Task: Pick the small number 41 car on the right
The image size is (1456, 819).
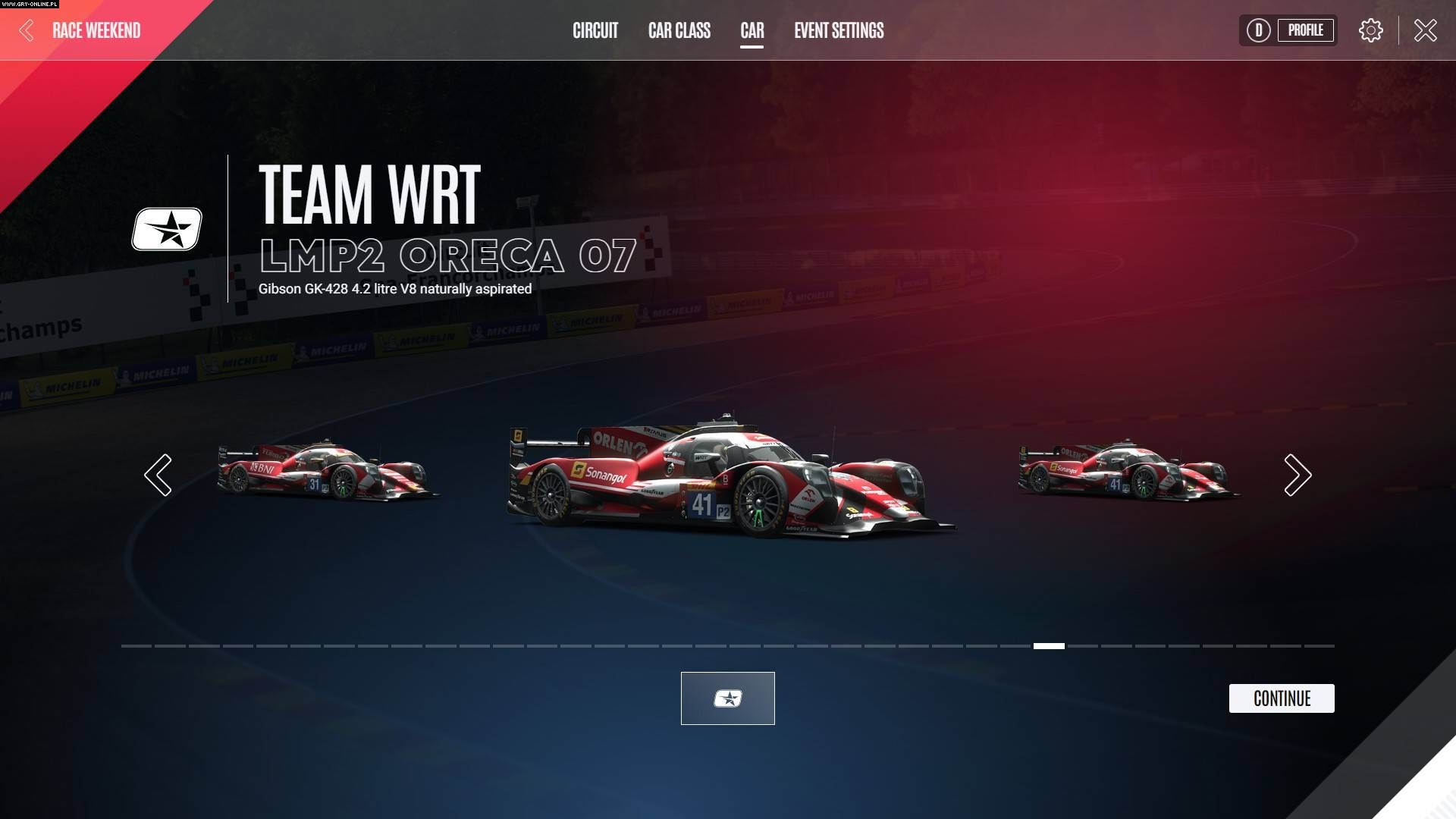Action: (1127, 472)
